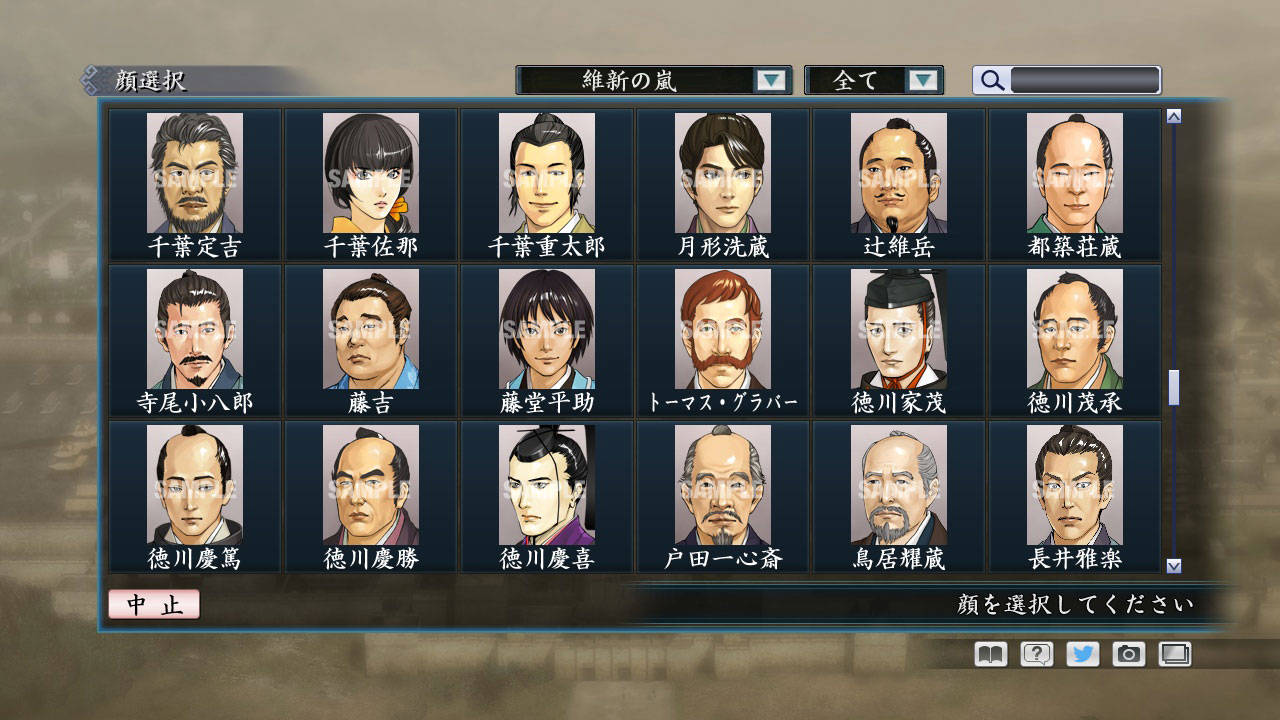Screen dimensions: 1280x720
Task: Select 徳川慶喜's face portrait
Action: coord(546,487)
